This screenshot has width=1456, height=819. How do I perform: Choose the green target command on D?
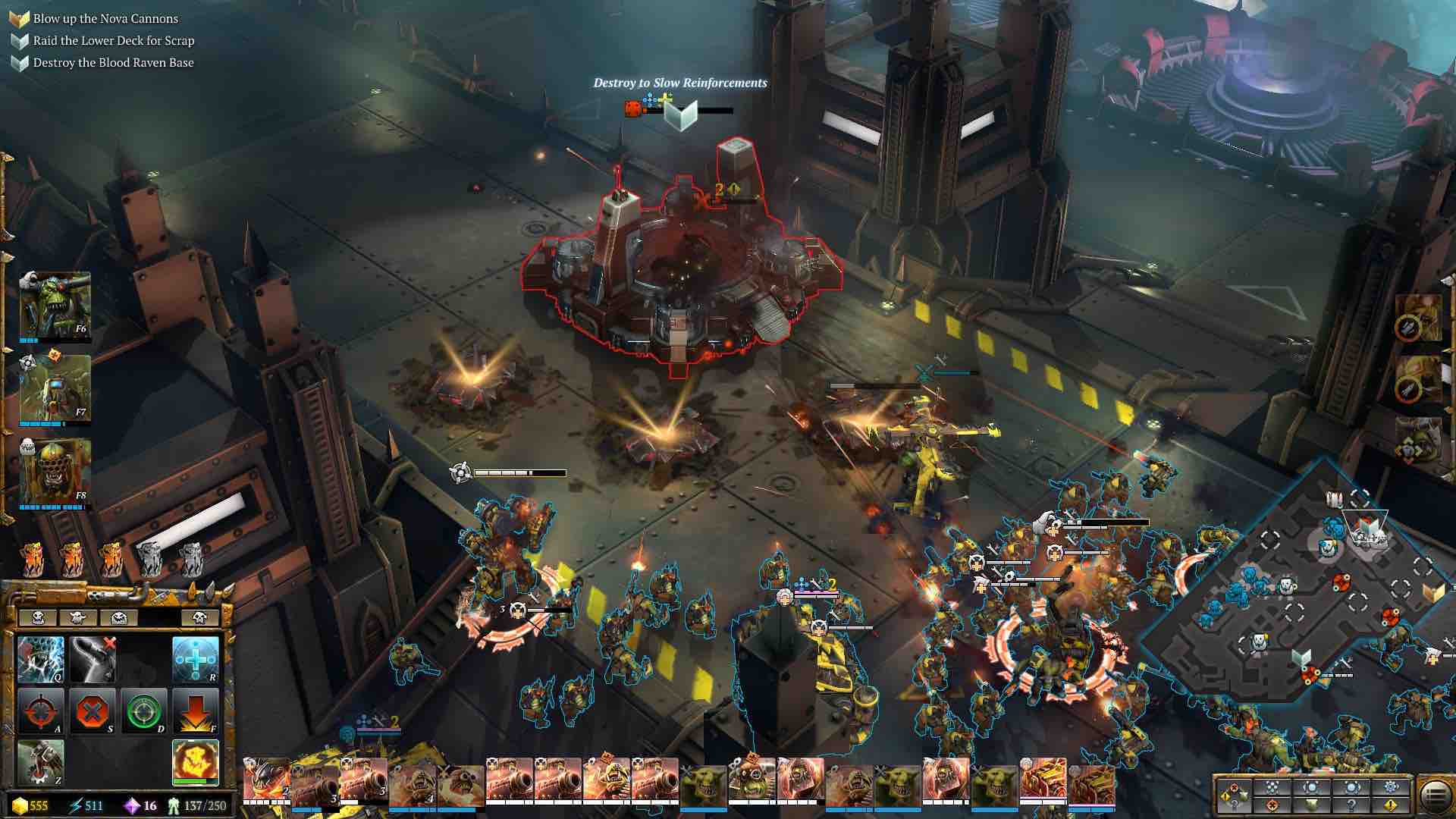point(144,712)
